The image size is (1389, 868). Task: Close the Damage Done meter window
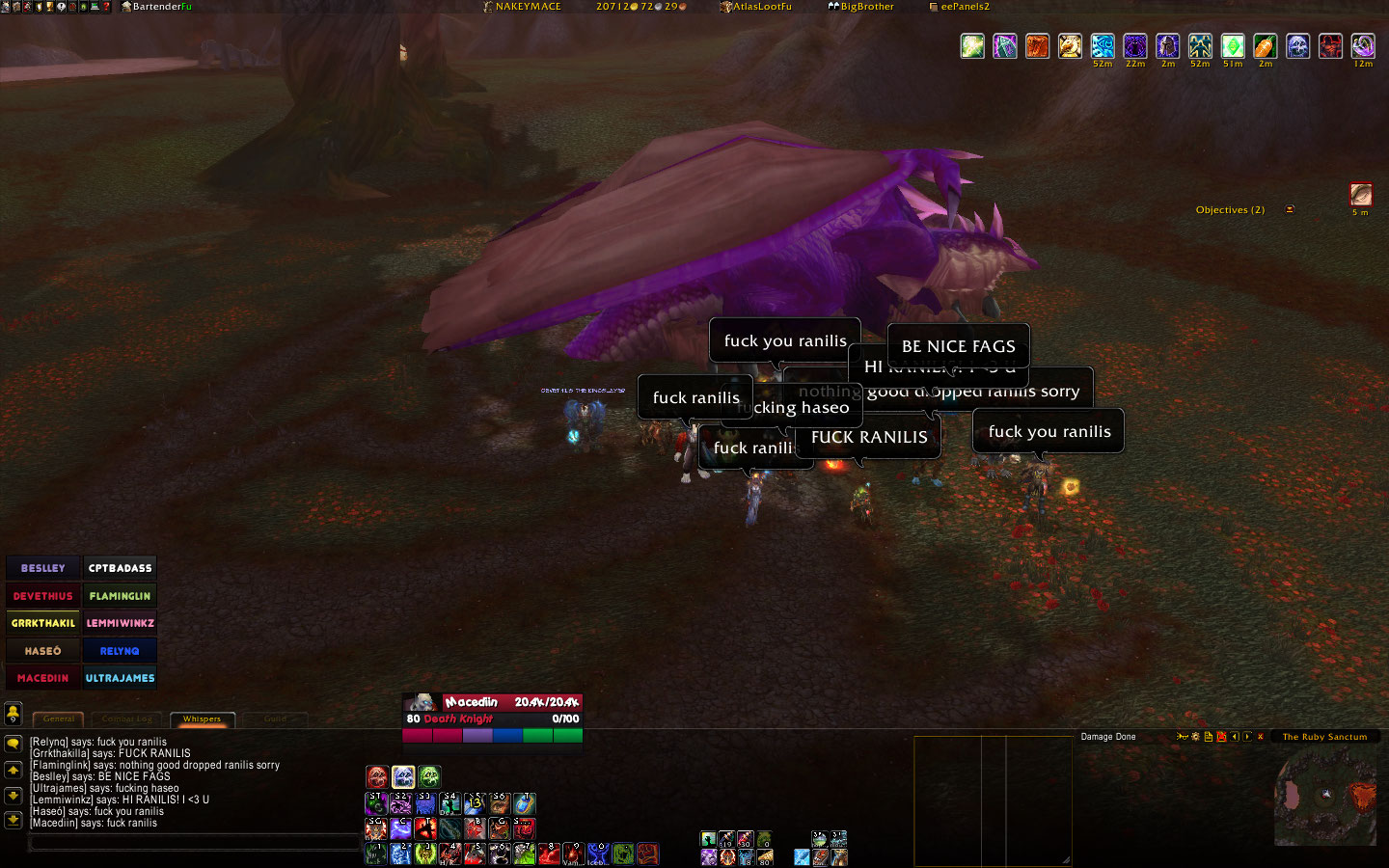point(1260,737)
